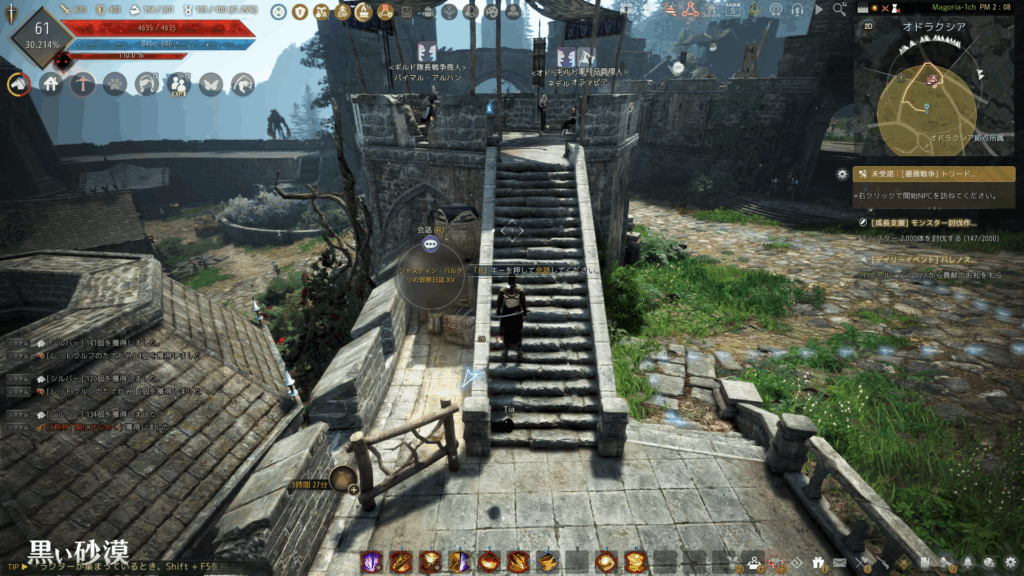Click the headphones icon in top bar
The image size is (1024, 576).
[797, 10]
